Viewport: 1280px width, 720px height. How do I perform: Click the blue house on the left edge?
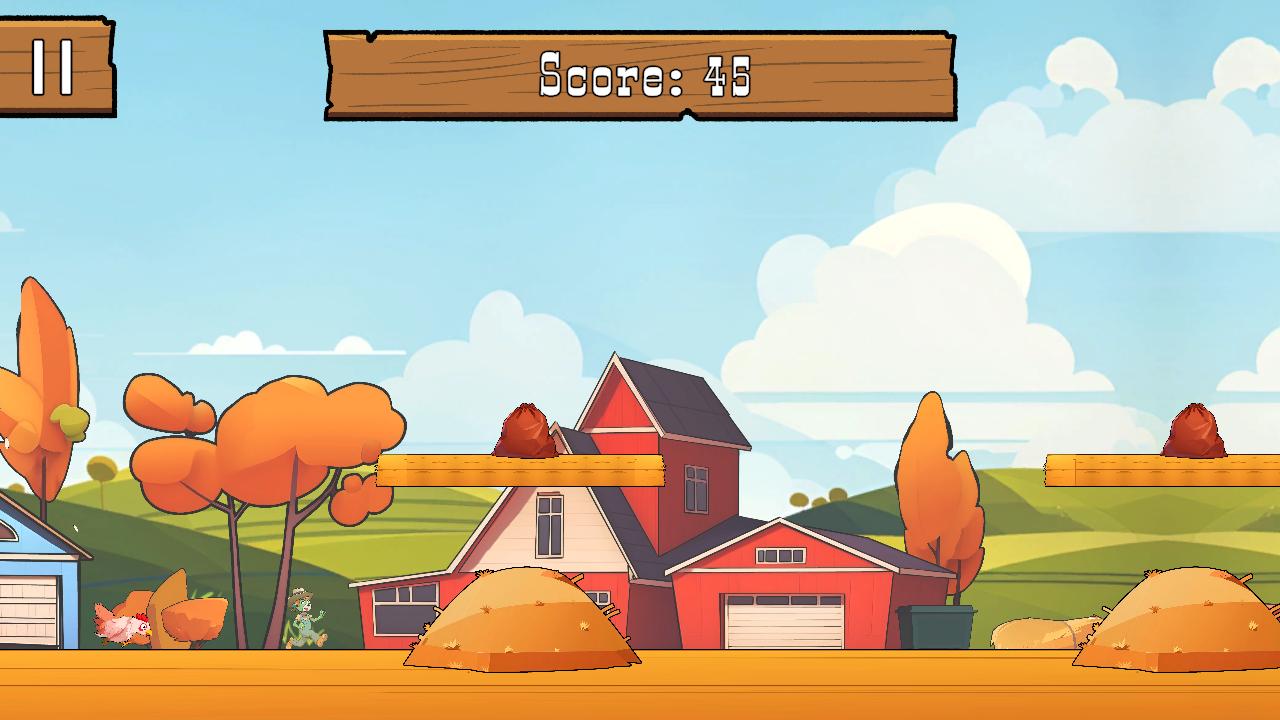tap(30, 590)
